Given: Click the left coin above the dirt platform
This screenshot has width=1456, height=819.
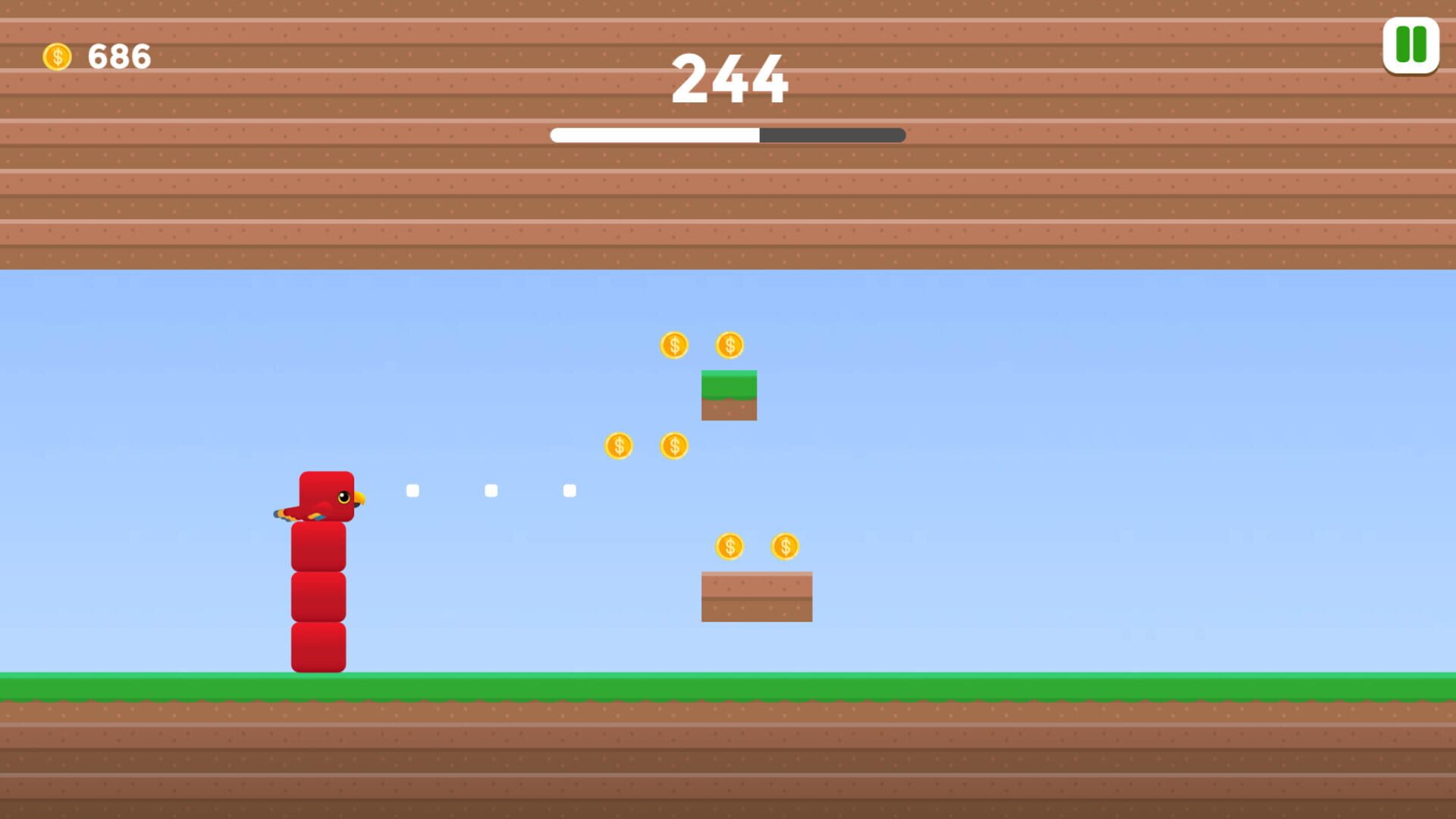Looking at the screenshot, I should click(x=730, y=544).
